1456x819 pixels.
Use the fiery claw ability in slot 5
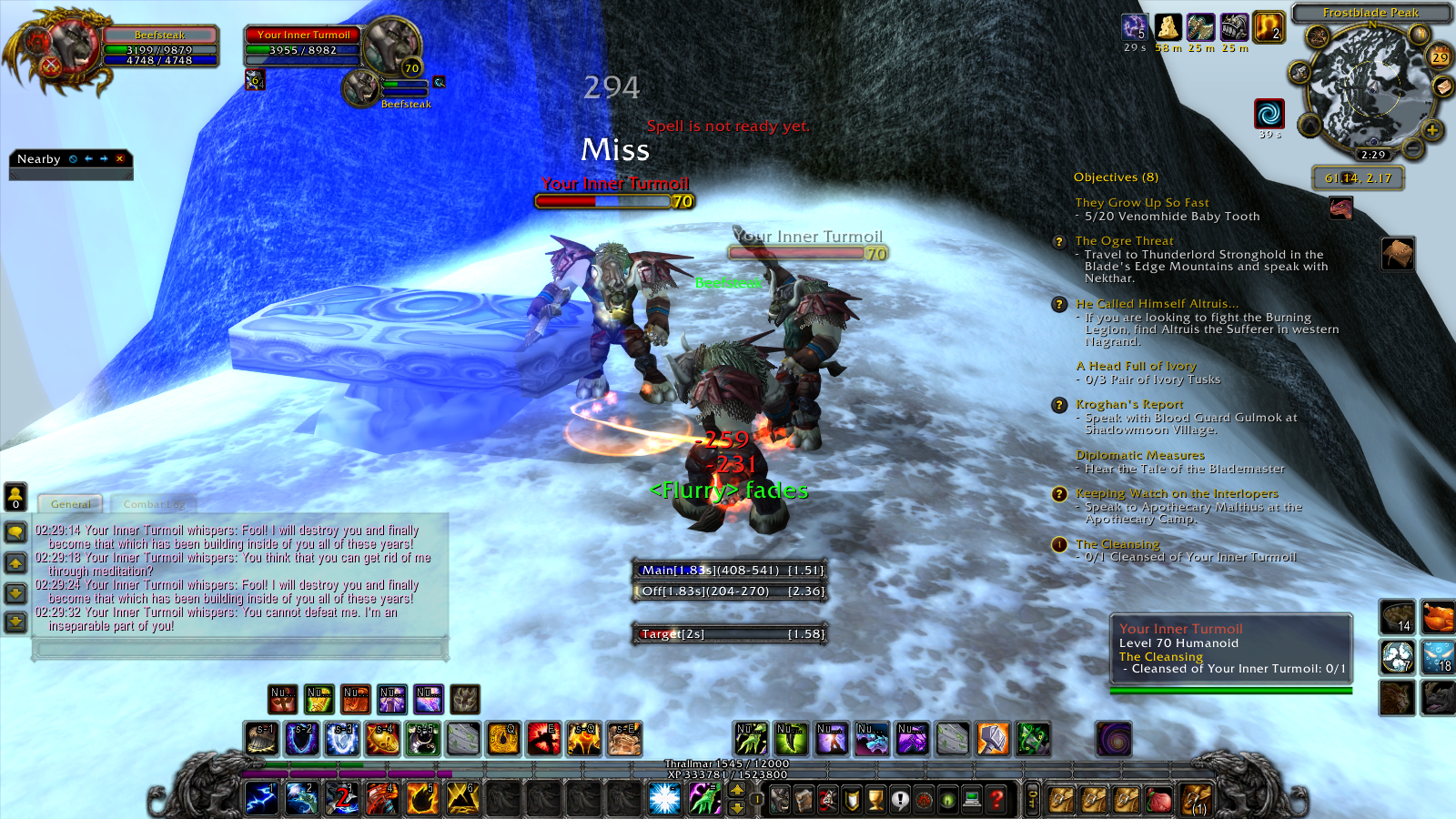click(x=422, y=798)
